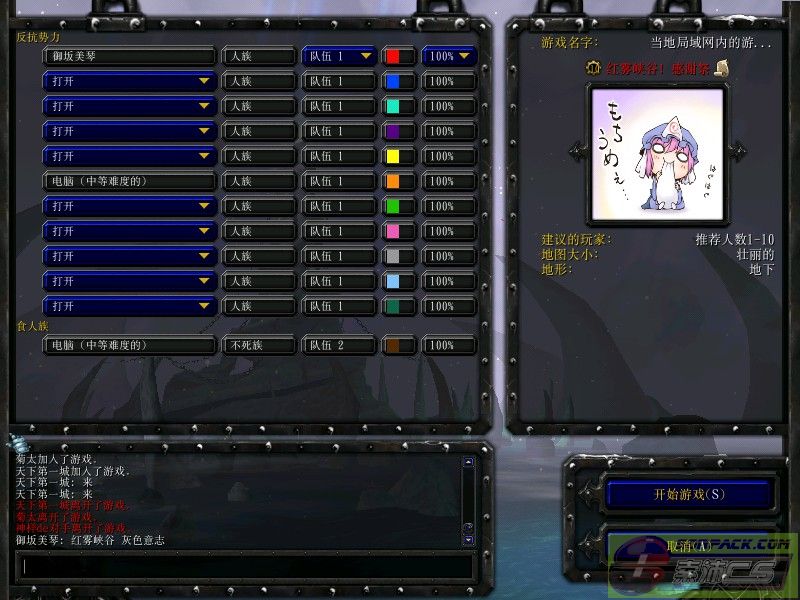
Task: Pick the red player color swatch
Action: 394,56
